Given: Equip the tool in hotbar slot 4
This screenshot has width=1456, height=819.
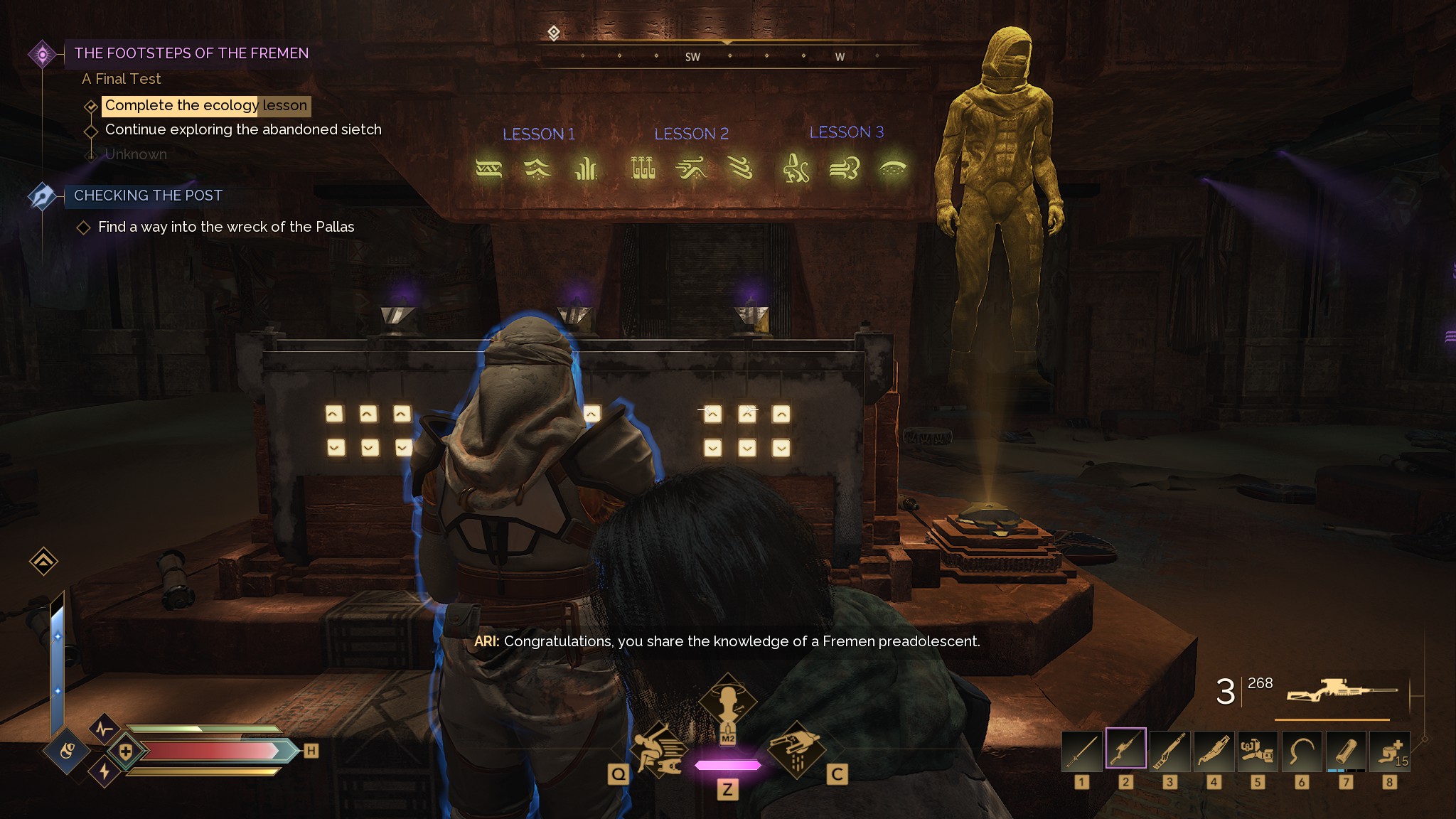Looking at the screenshot, I should 1214,751.
